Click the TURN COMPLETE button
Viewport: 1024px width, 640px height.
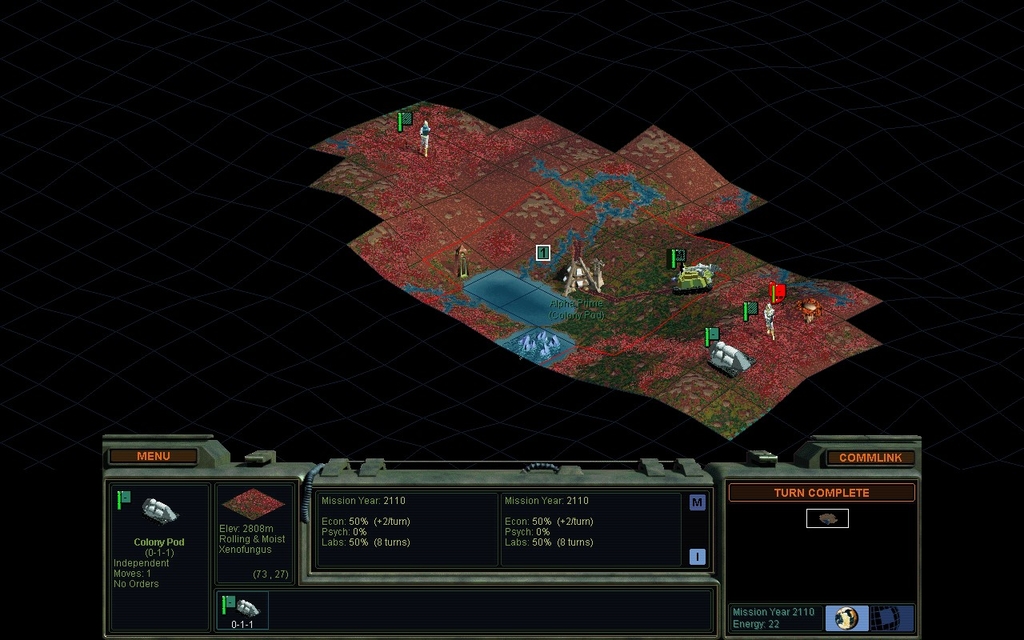820,492
